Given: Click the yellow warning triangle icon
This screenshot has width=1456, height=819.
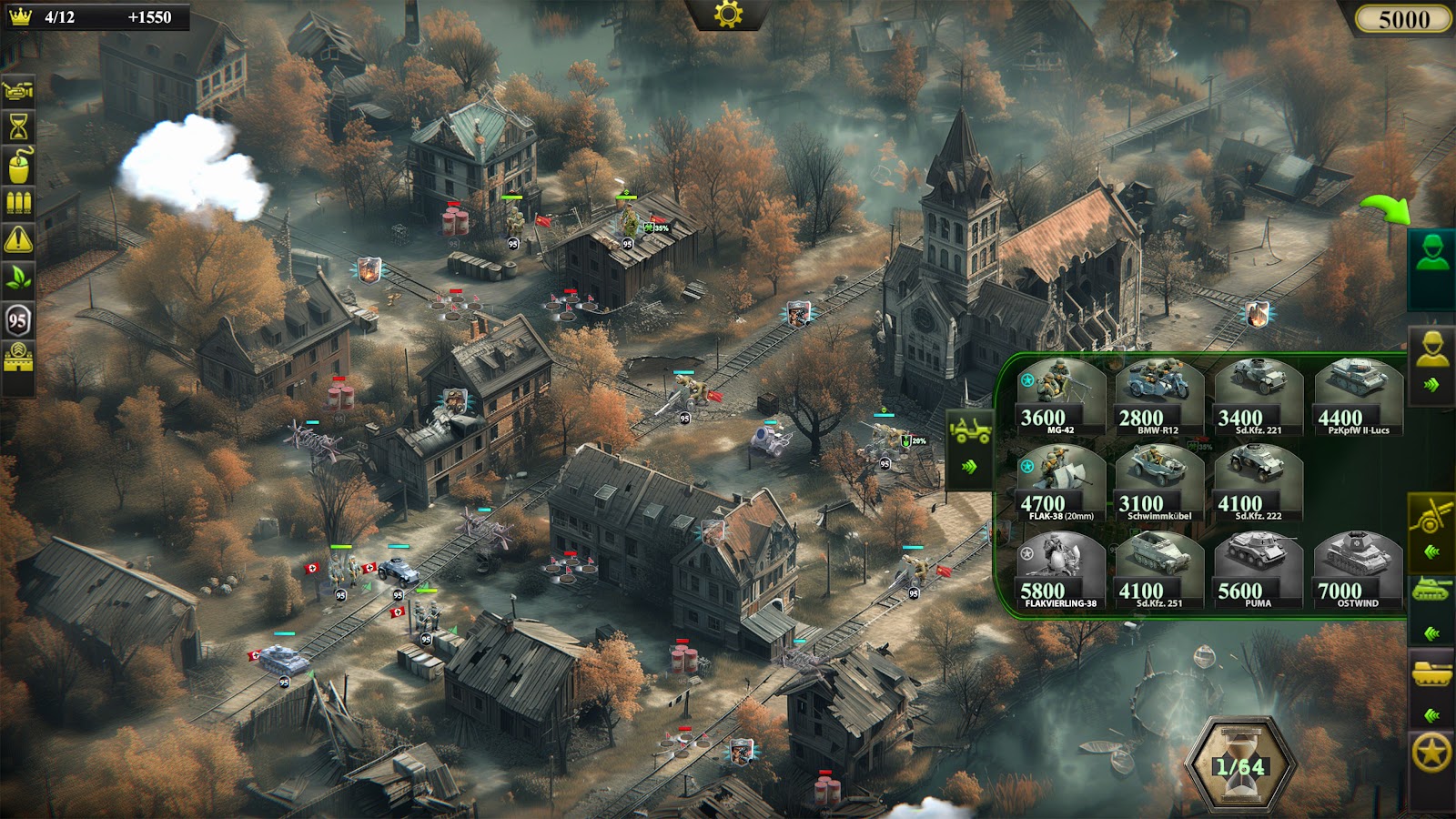Looking at the screenshot, I should (x=18, y=239).
